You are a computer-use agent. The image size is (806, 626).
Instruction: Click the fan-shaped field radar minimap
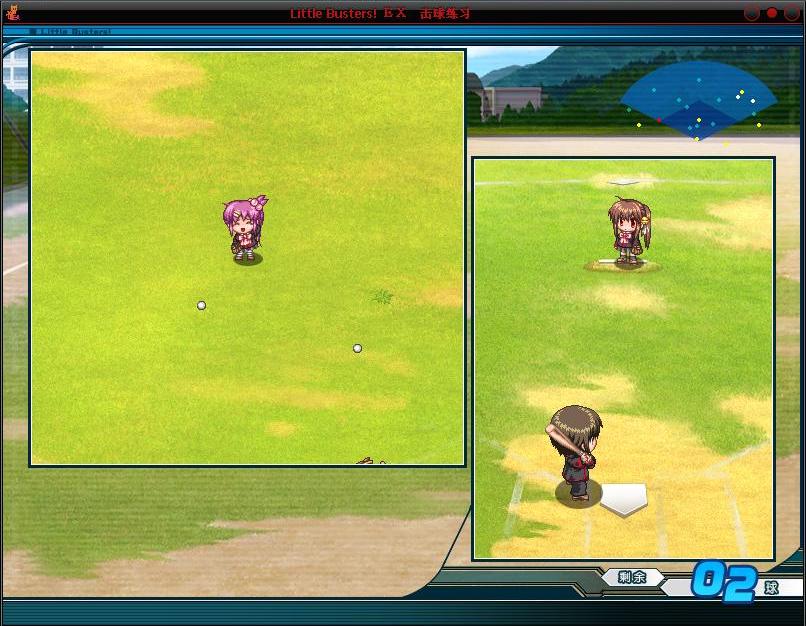click(x=699, y=101)
